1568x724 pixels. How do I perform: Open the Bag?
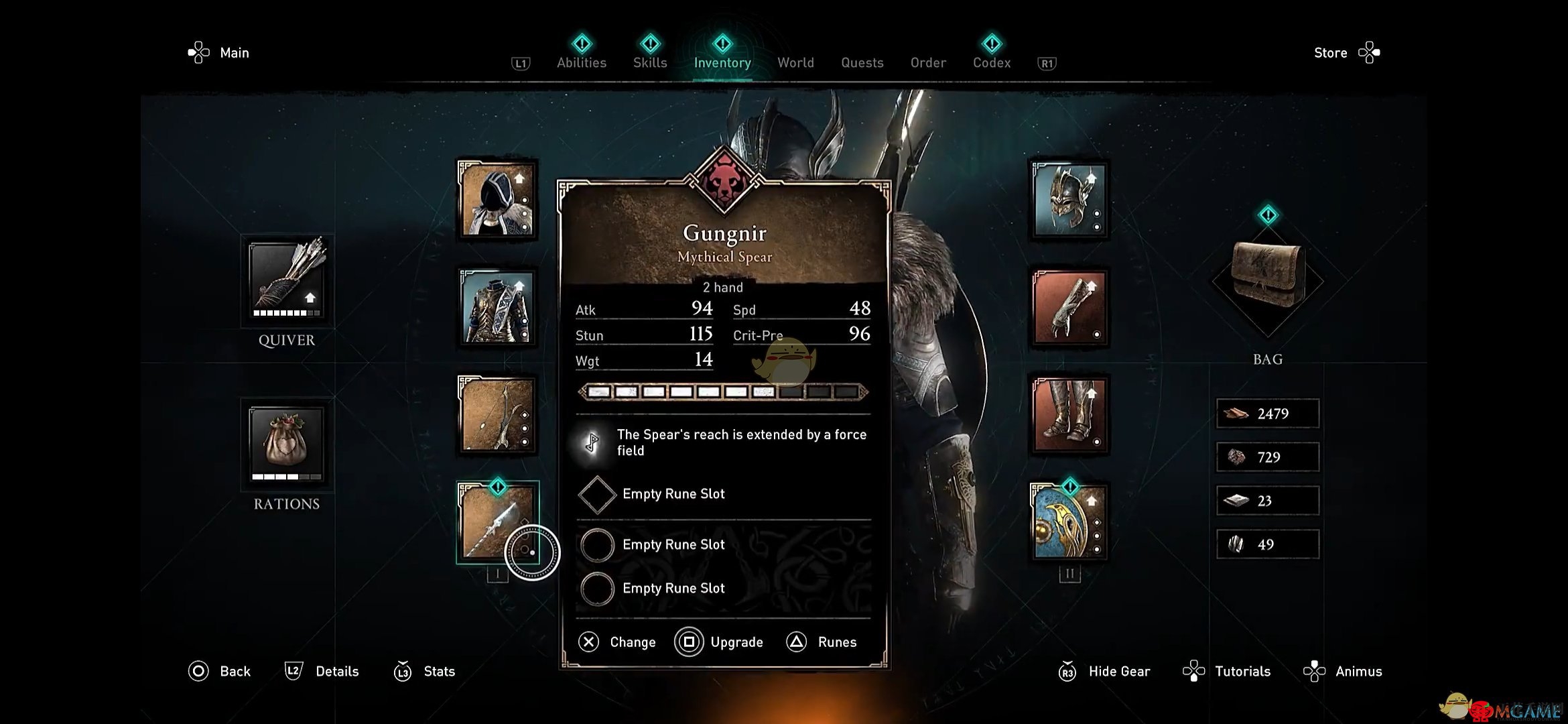tap(1267, 282)
